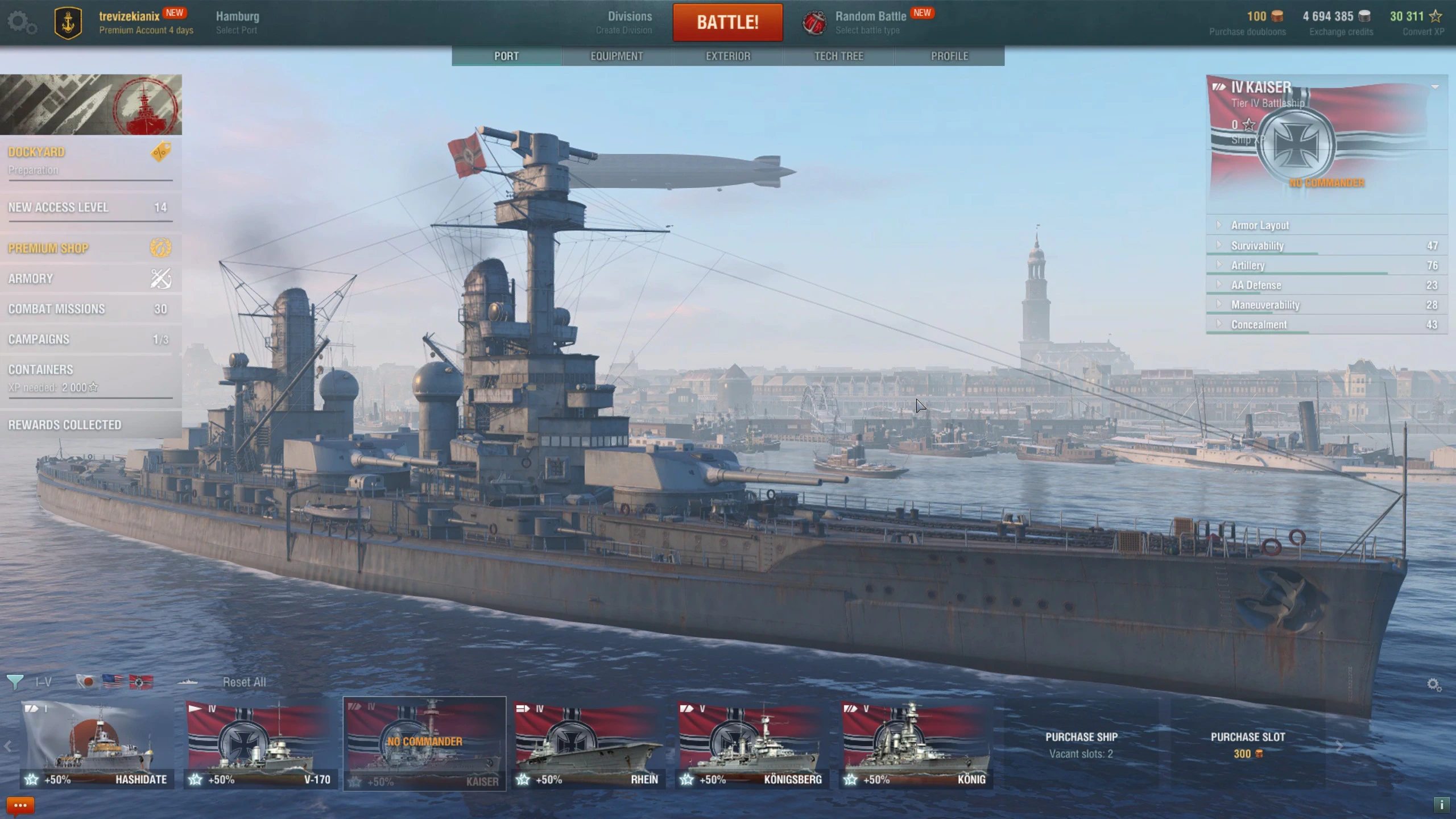Start the match with the BATTLE! button
This screenshot has width=1456, height=819.
coord(727,22)
